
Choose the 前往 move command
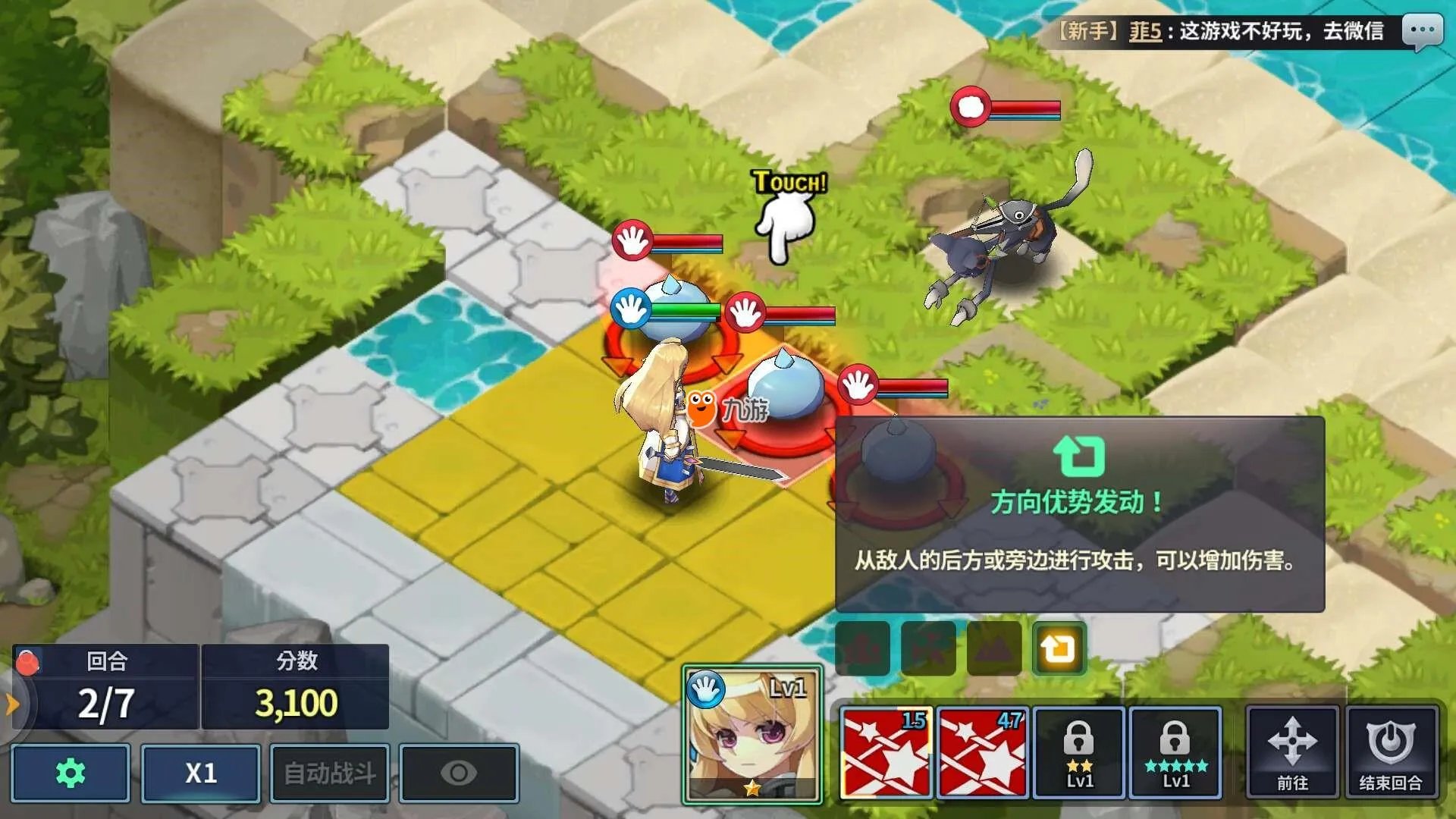[x=1292, y=752]
